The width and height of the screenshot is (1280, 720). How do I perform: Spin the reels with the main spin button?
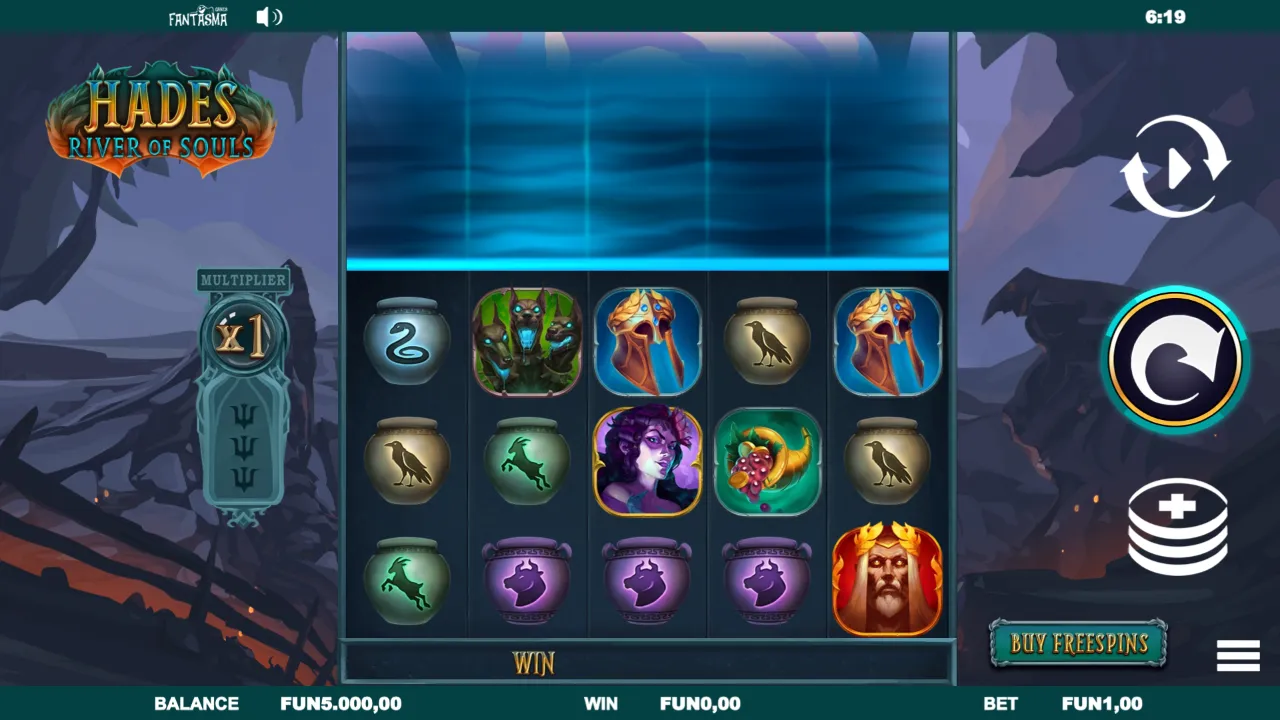click(1175, 360)
